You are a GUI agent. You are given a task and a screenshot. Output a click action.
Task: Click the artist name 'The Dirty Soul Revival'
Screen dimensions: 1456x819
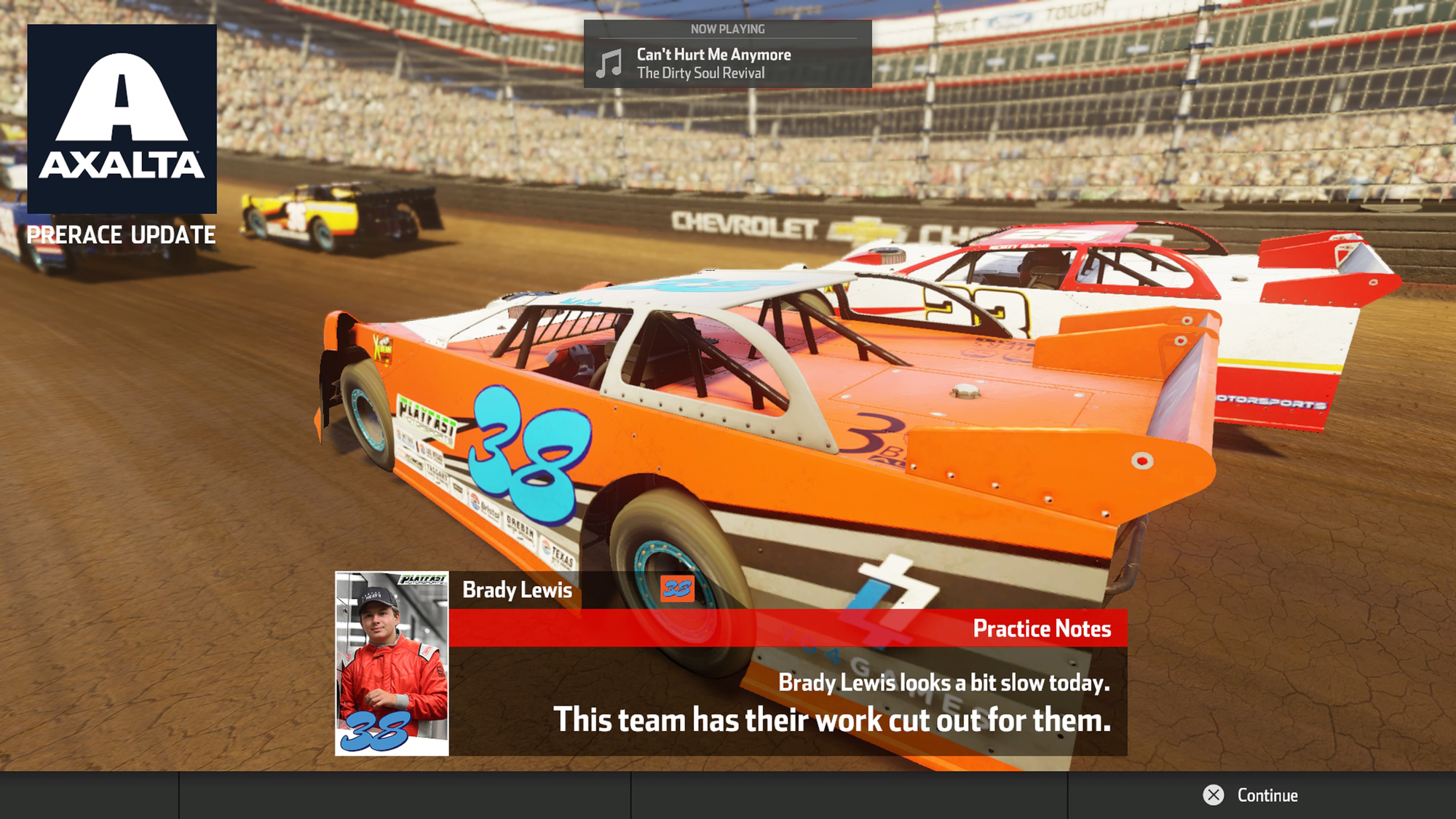pyautogui.click(x=700, y=73)
